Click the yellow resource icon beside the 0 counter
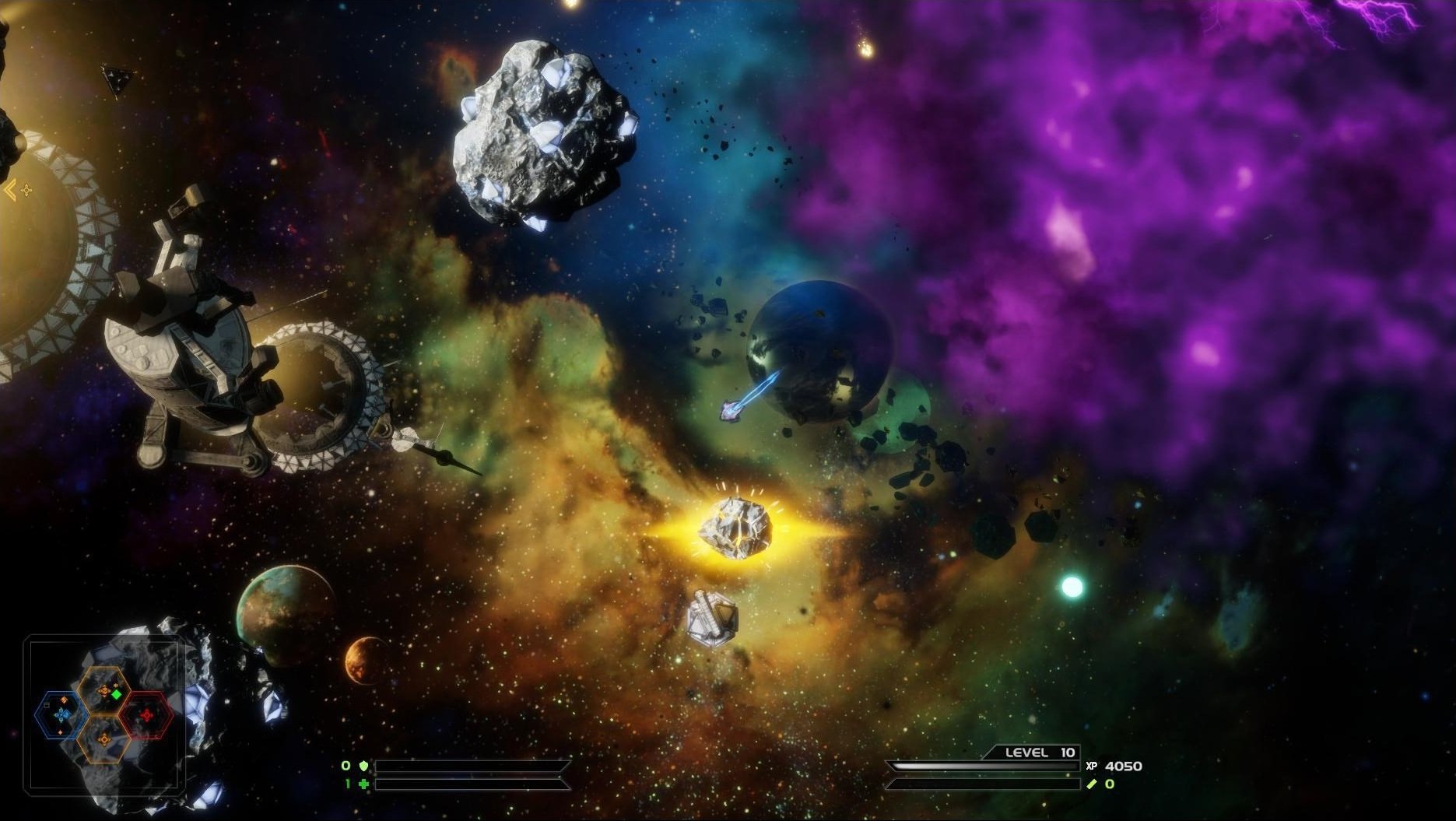Image resolution: width=1456 pixels, height=821 pixels. pos(1092,784)
